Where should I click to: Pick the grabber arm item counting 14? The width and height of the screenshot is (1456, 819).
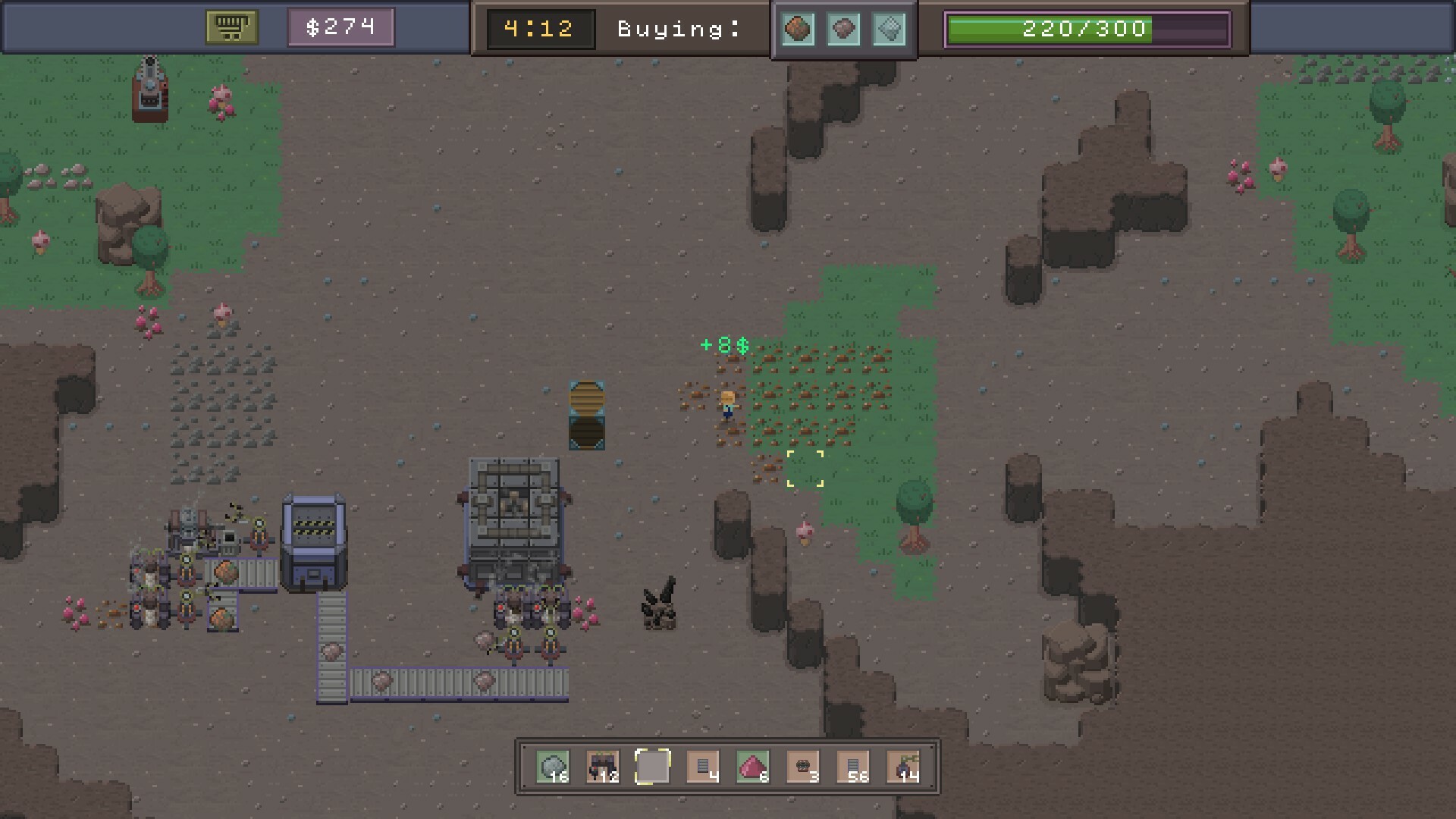coord(905,767)
